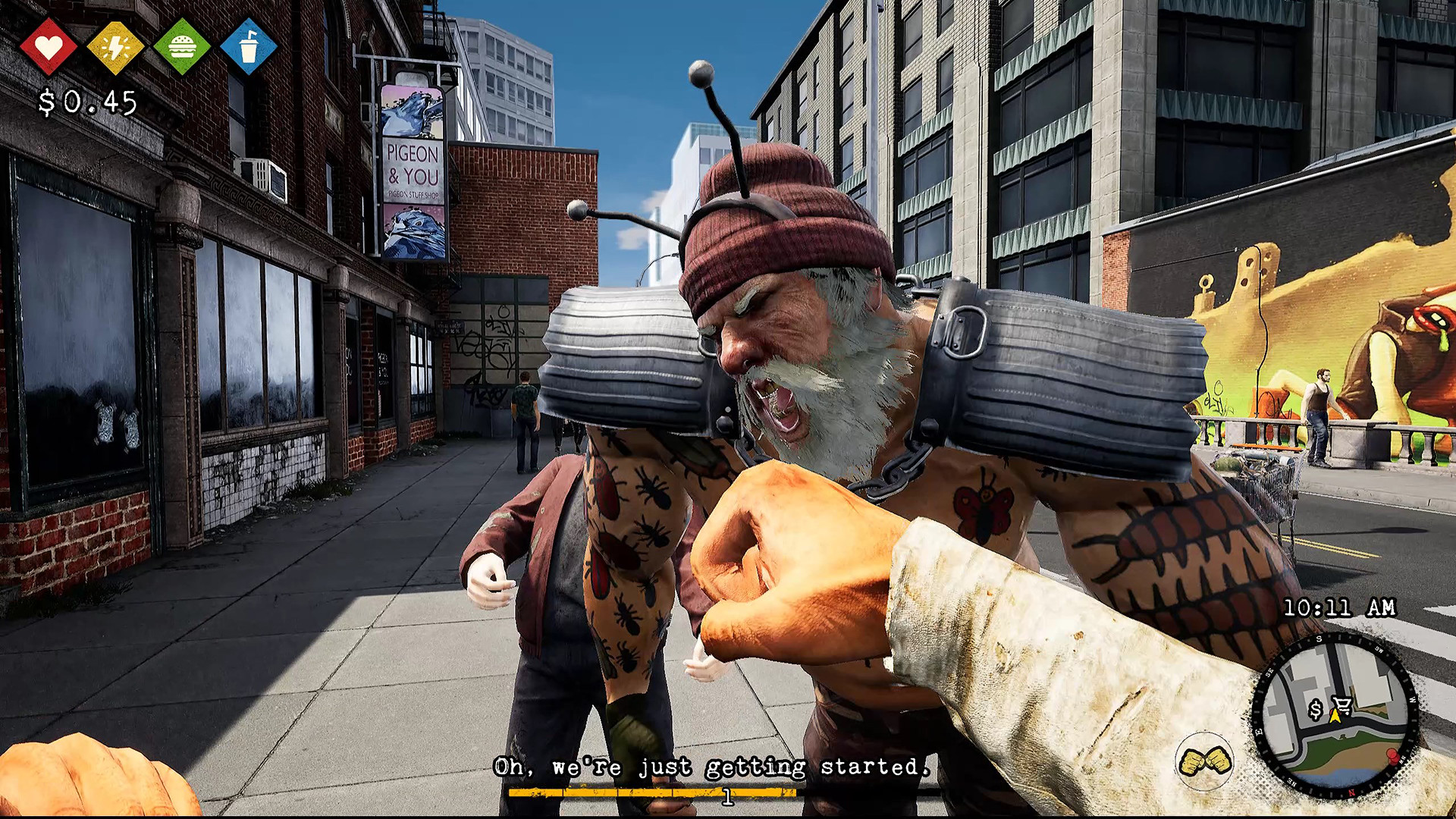Click the red pin markers on the minimap

coord(1392,757)
